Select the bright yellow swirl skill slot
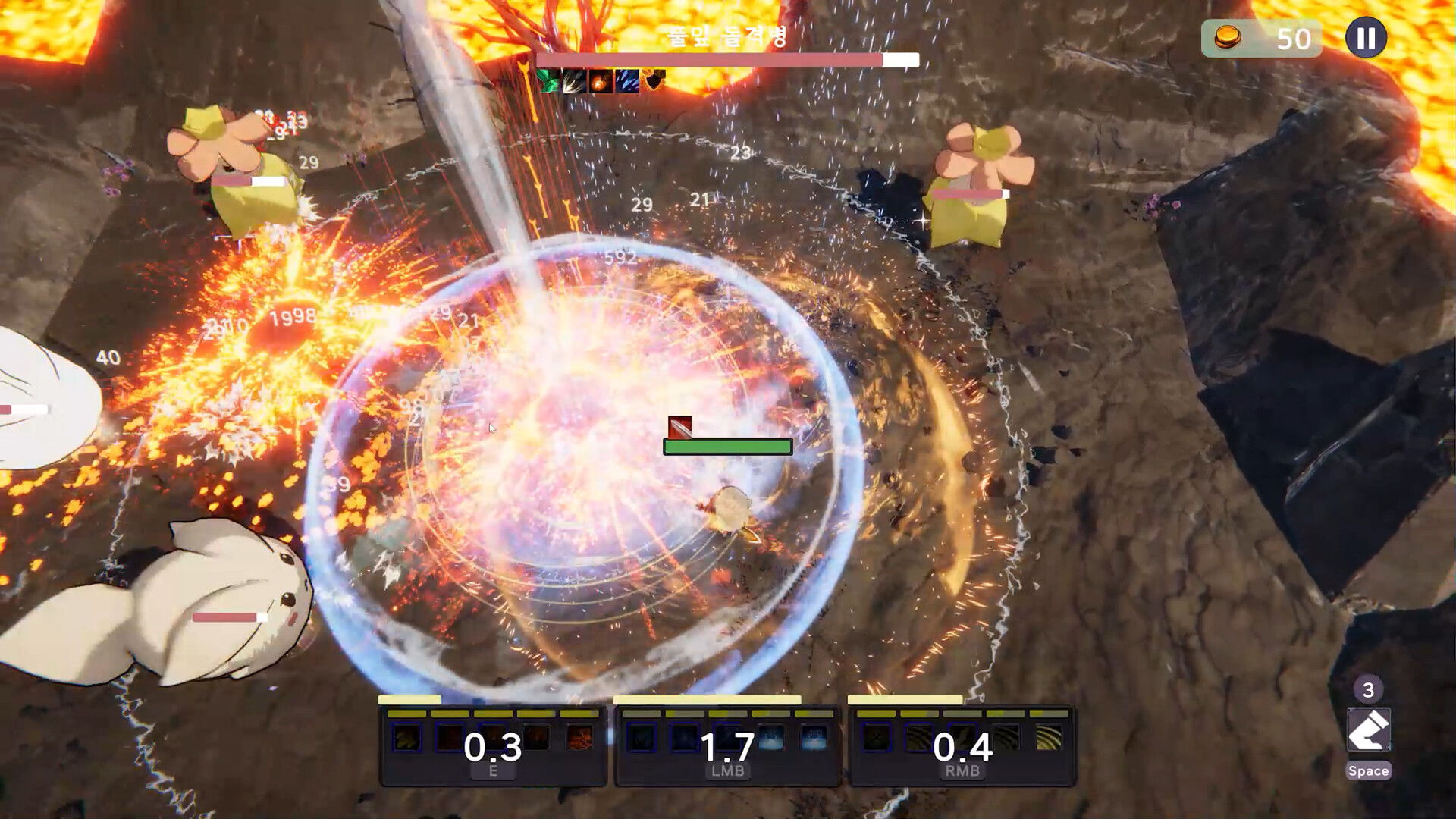 tap(1049, 738)
